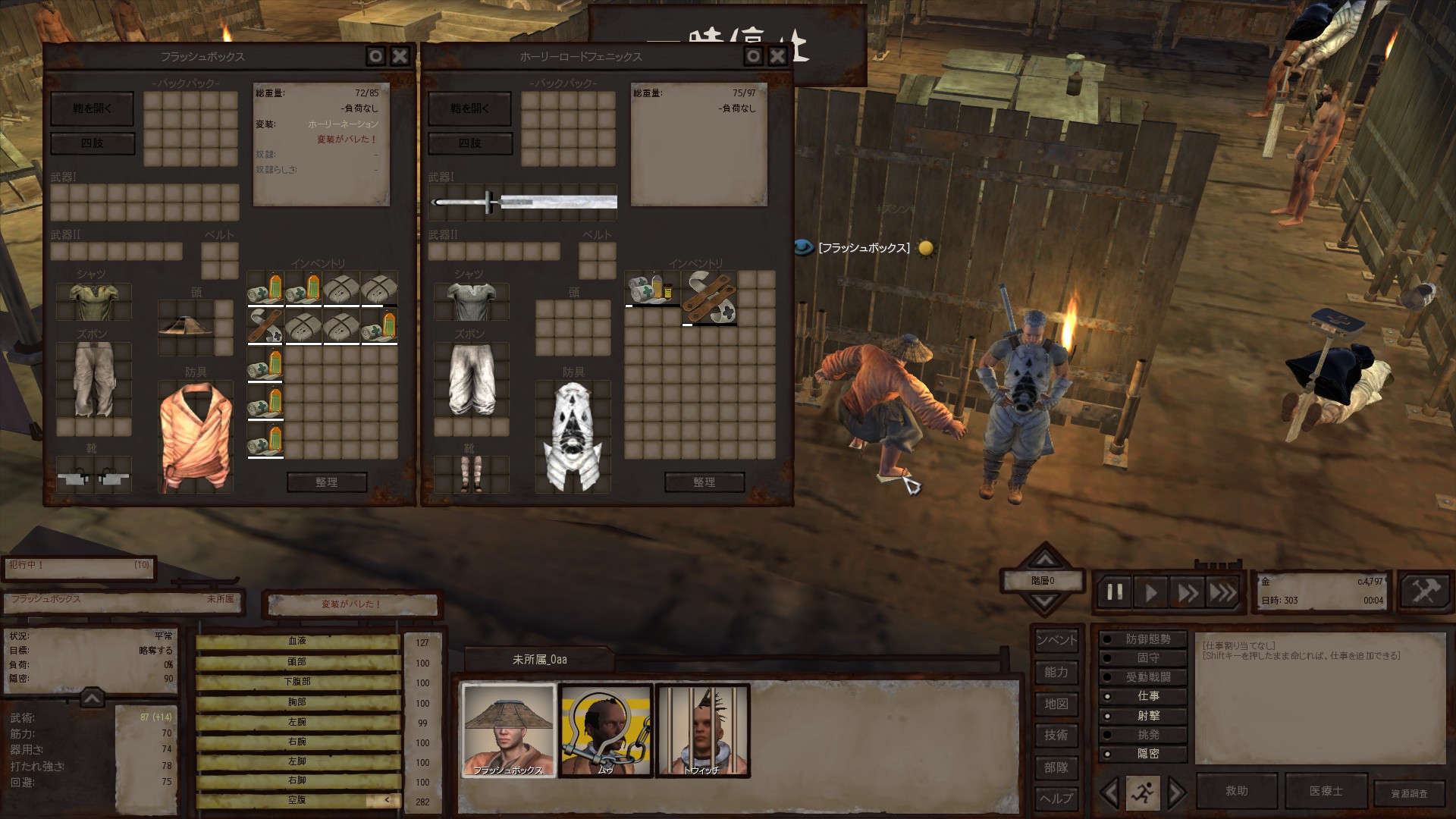Select the sword in Phoenix's weapon slot
1456x819 pixels.
point(523,202)
